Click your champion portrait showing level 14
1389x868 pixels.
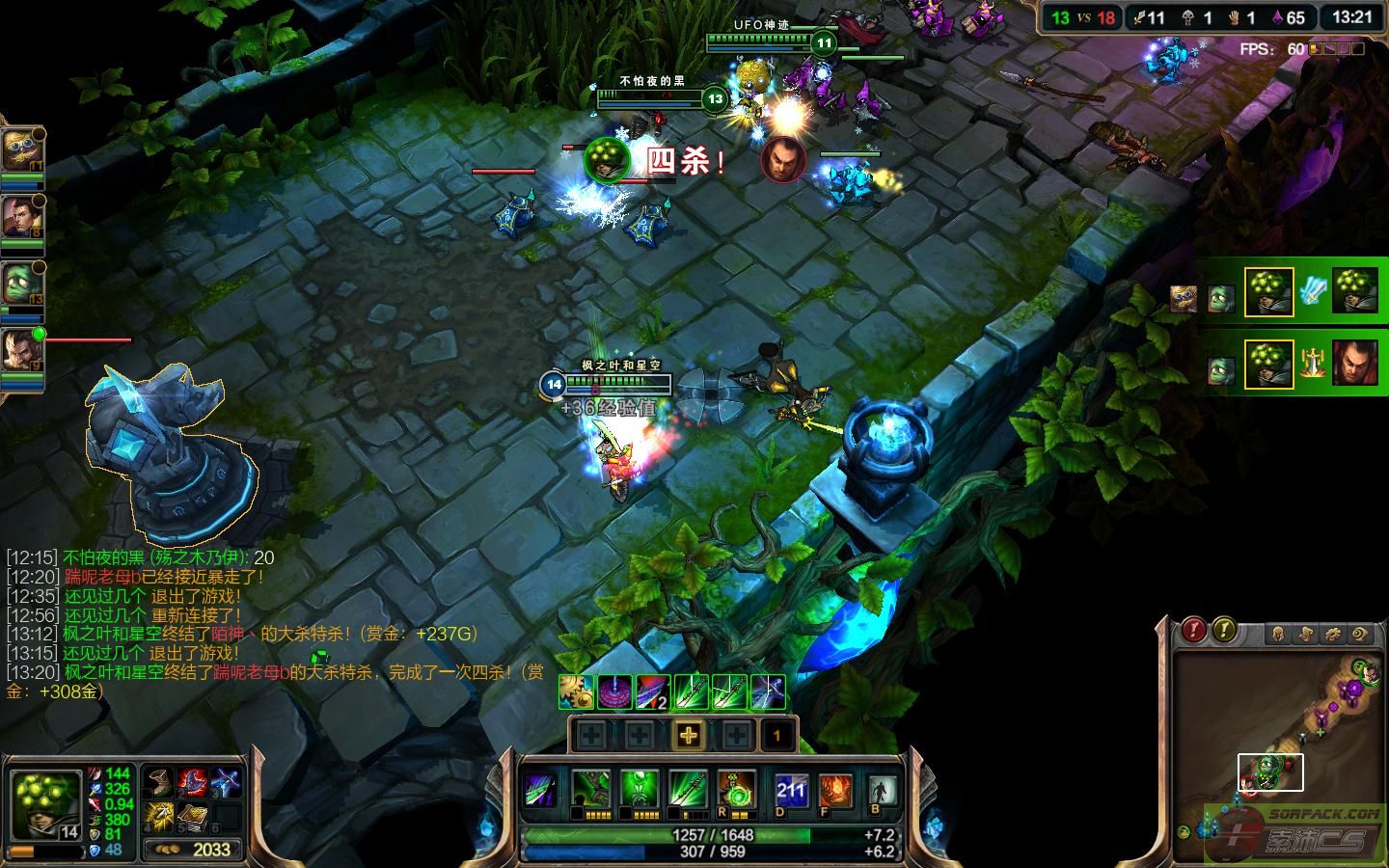pos(44,805)
